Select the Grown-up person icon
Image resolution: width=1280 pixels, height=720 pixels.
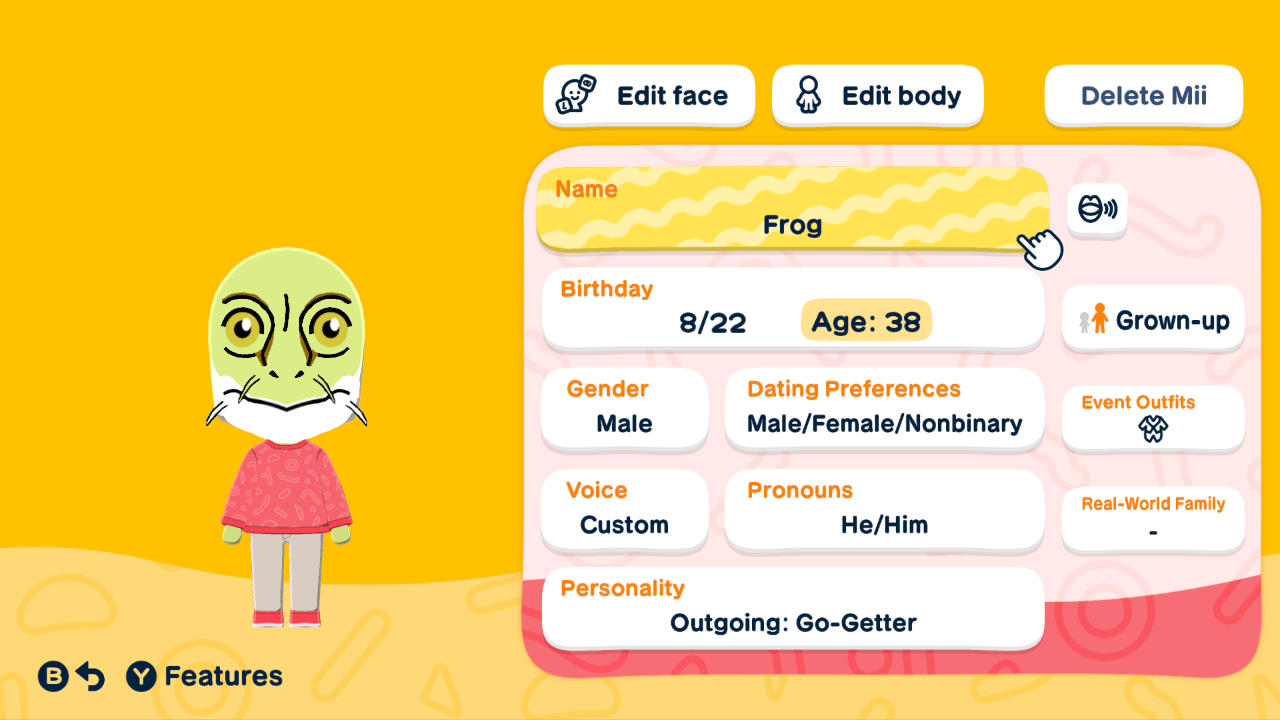pos(1095,318)
